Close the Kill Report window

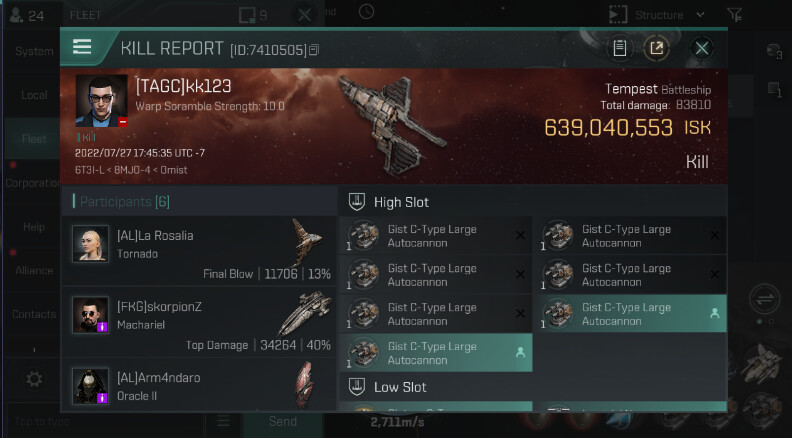point(702,48)
